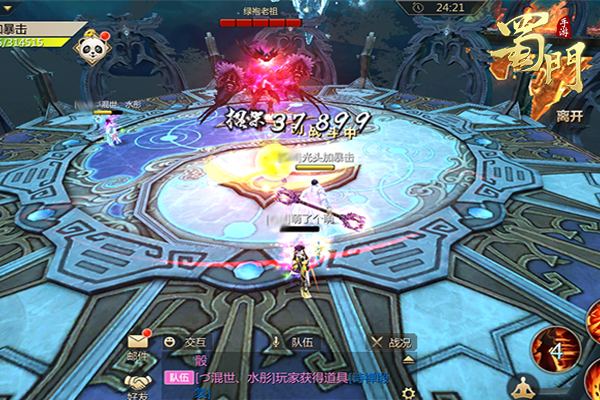
Task: Expand chat with the up-arrow button
Action: [x=408, y=358]
